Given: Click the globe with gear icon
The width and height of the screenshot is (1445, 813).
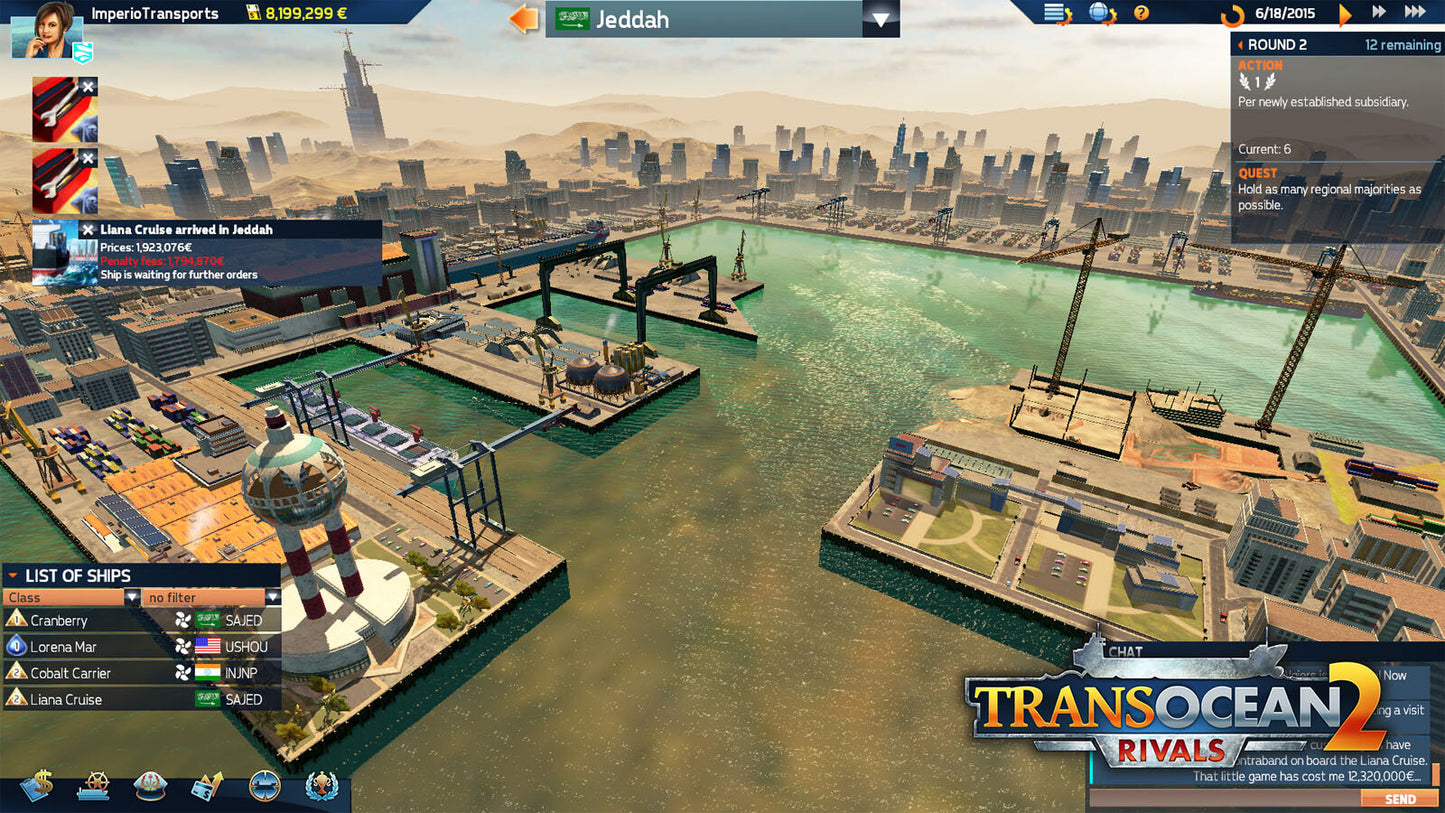Looking at the screenshot, I should 1098,12.
